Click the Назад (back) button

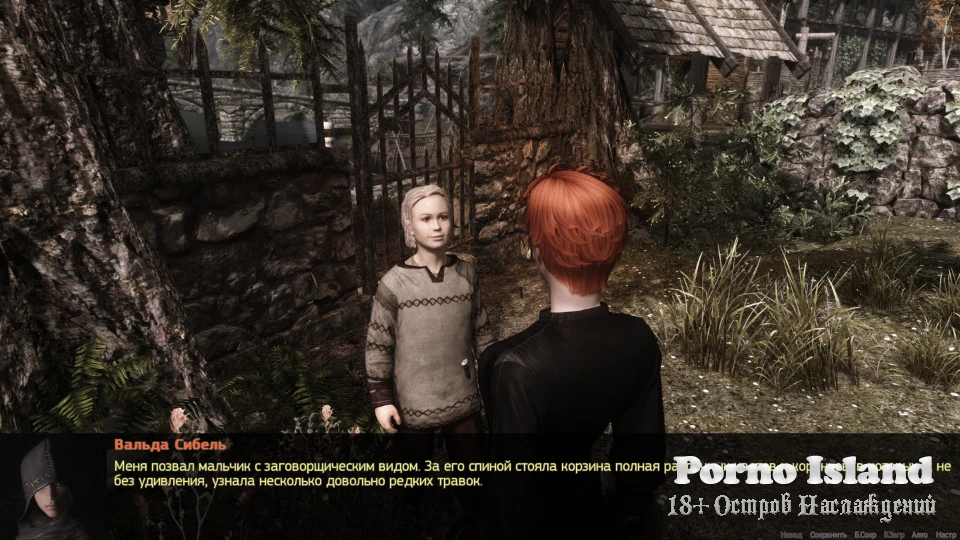click(x=790, y=535)
